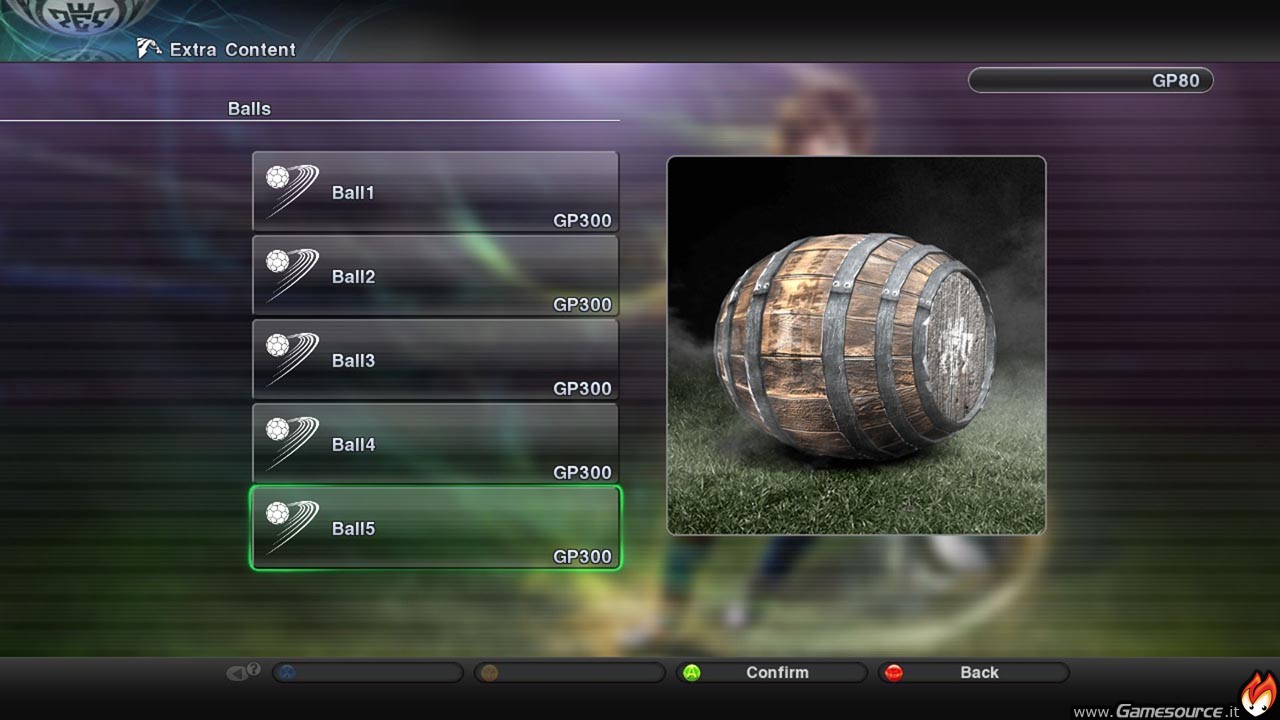Select Ball1 from the balls list

[x=435, y=192]
